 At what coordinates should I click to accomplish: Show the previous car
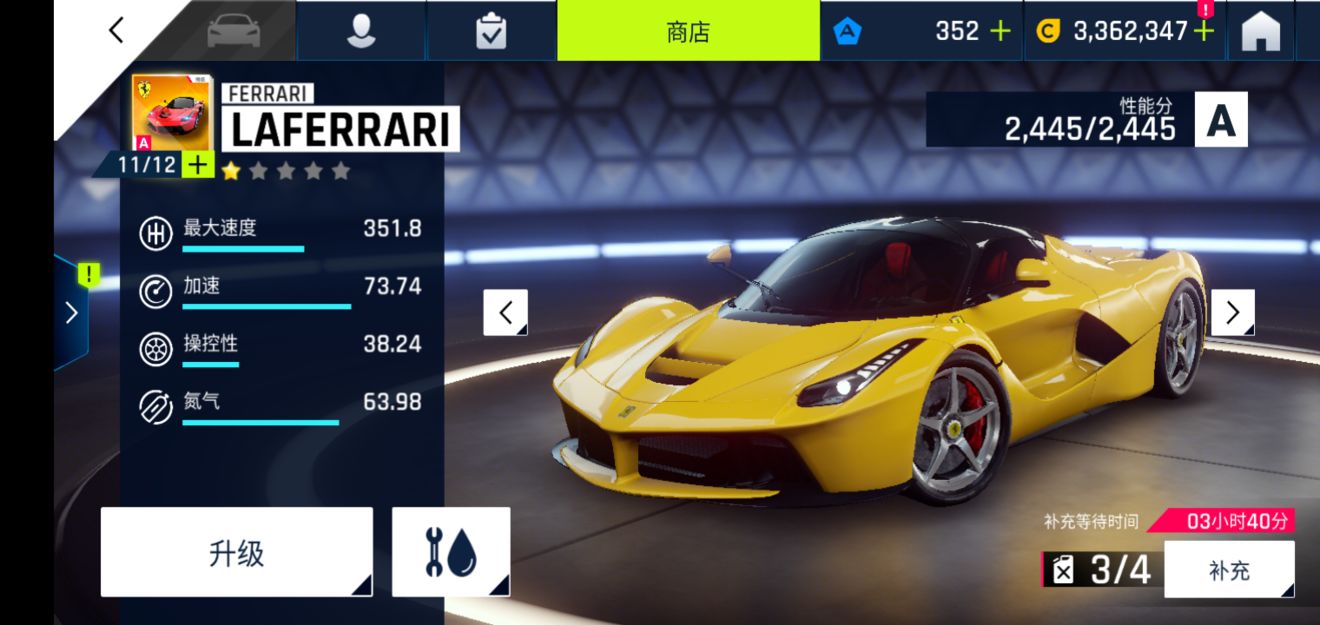[x=506, y=313]
